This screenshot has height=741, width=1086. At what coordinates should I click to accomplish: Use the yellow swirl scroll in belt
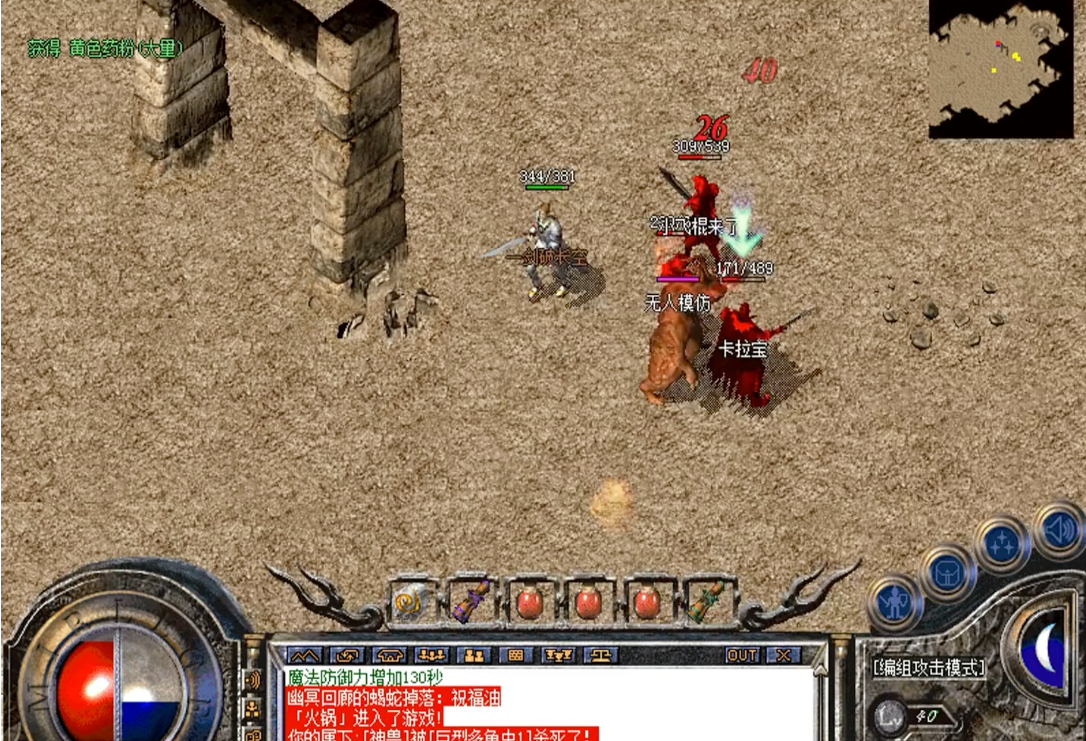coord(411,603)
